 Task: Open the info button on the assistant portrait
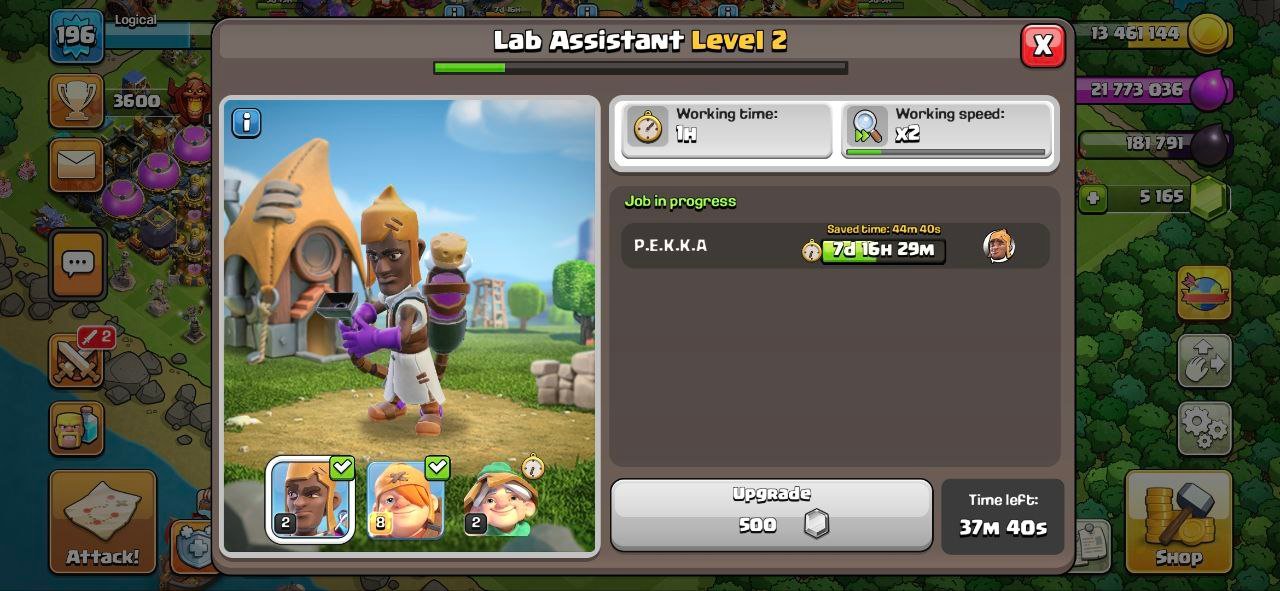pos(246,123)
